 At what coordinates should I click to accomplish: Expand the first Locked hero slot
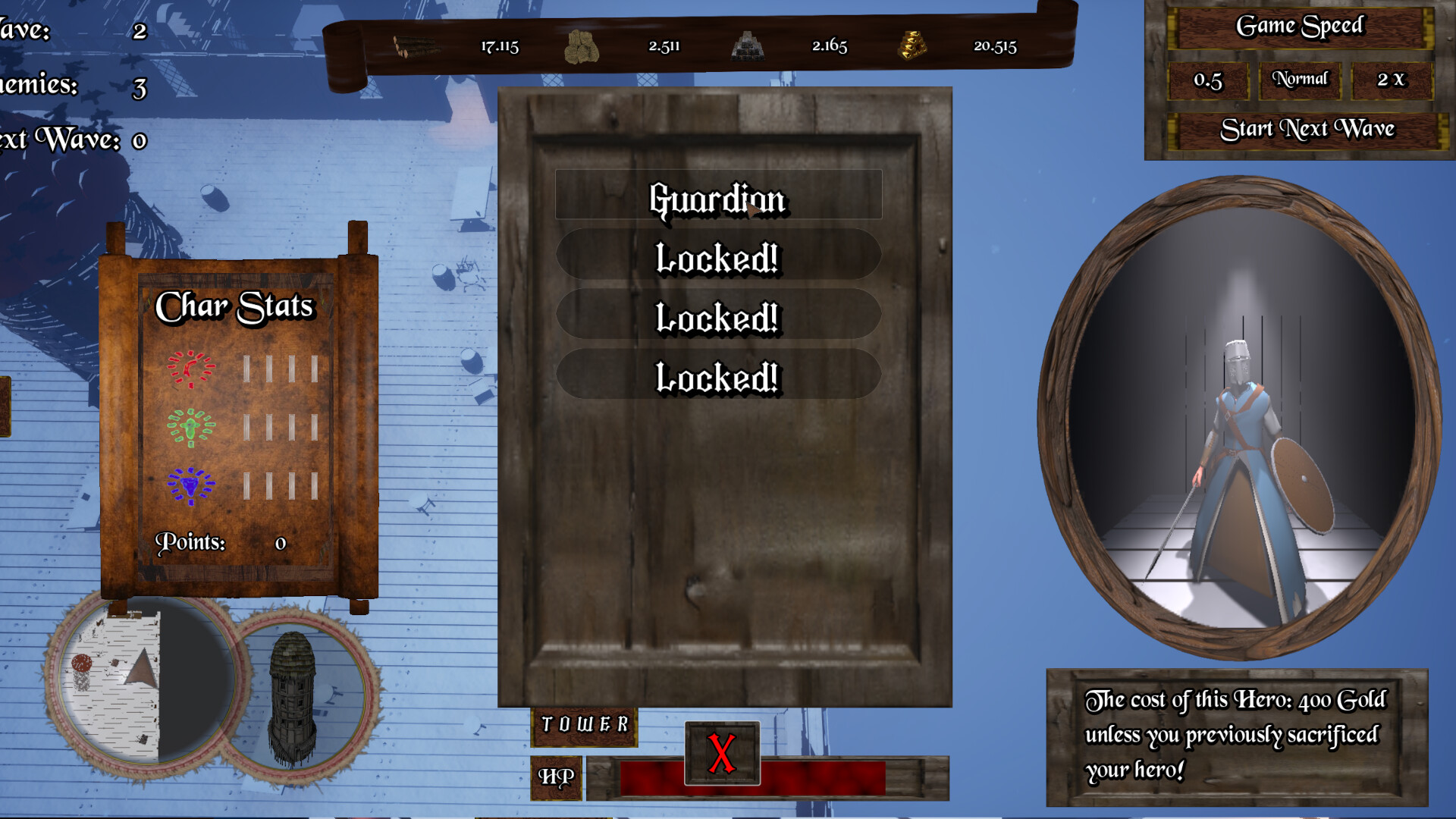718,259
